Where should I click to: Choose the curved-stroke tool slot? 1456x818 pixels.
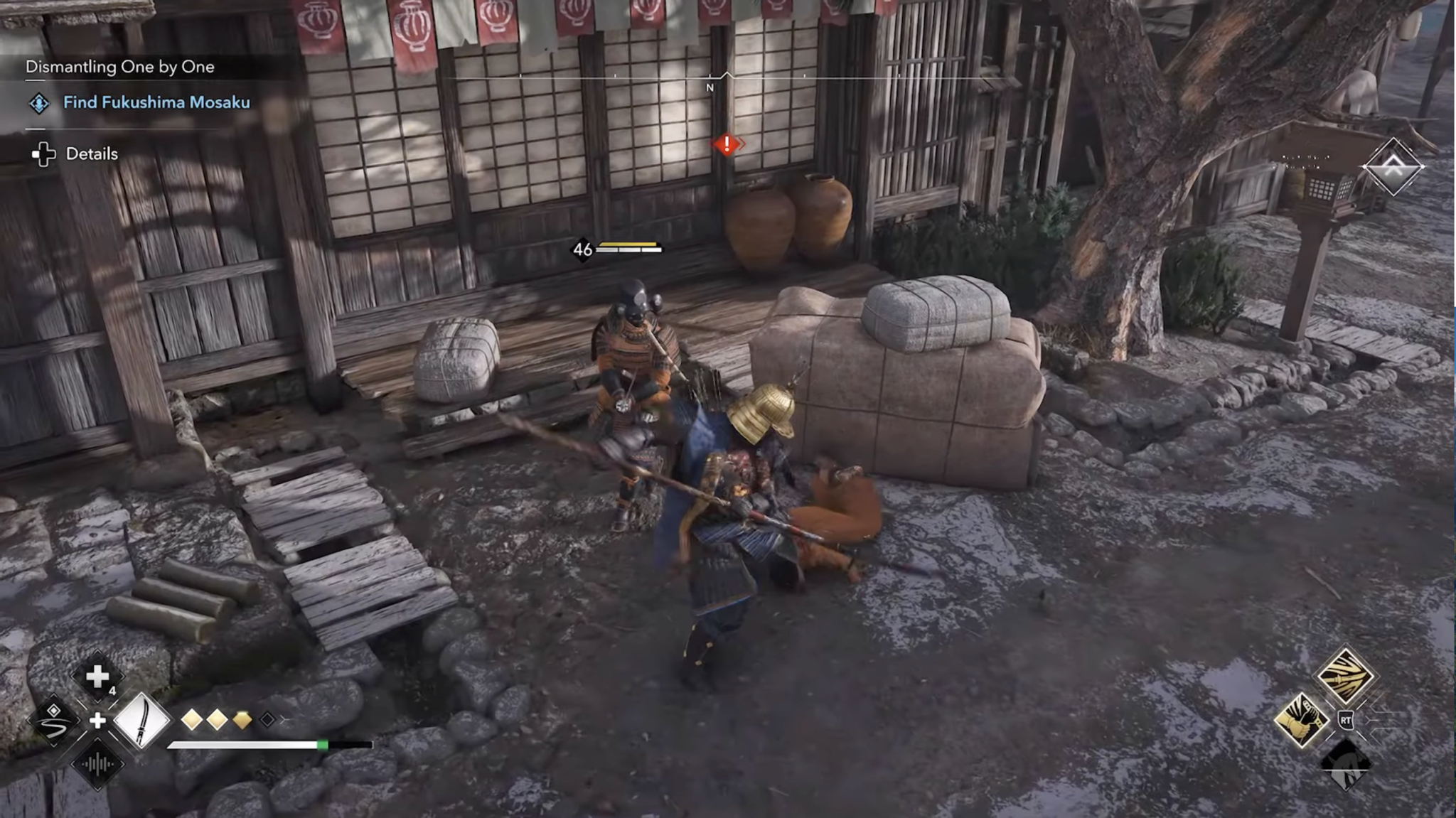[x=54, y=721]
